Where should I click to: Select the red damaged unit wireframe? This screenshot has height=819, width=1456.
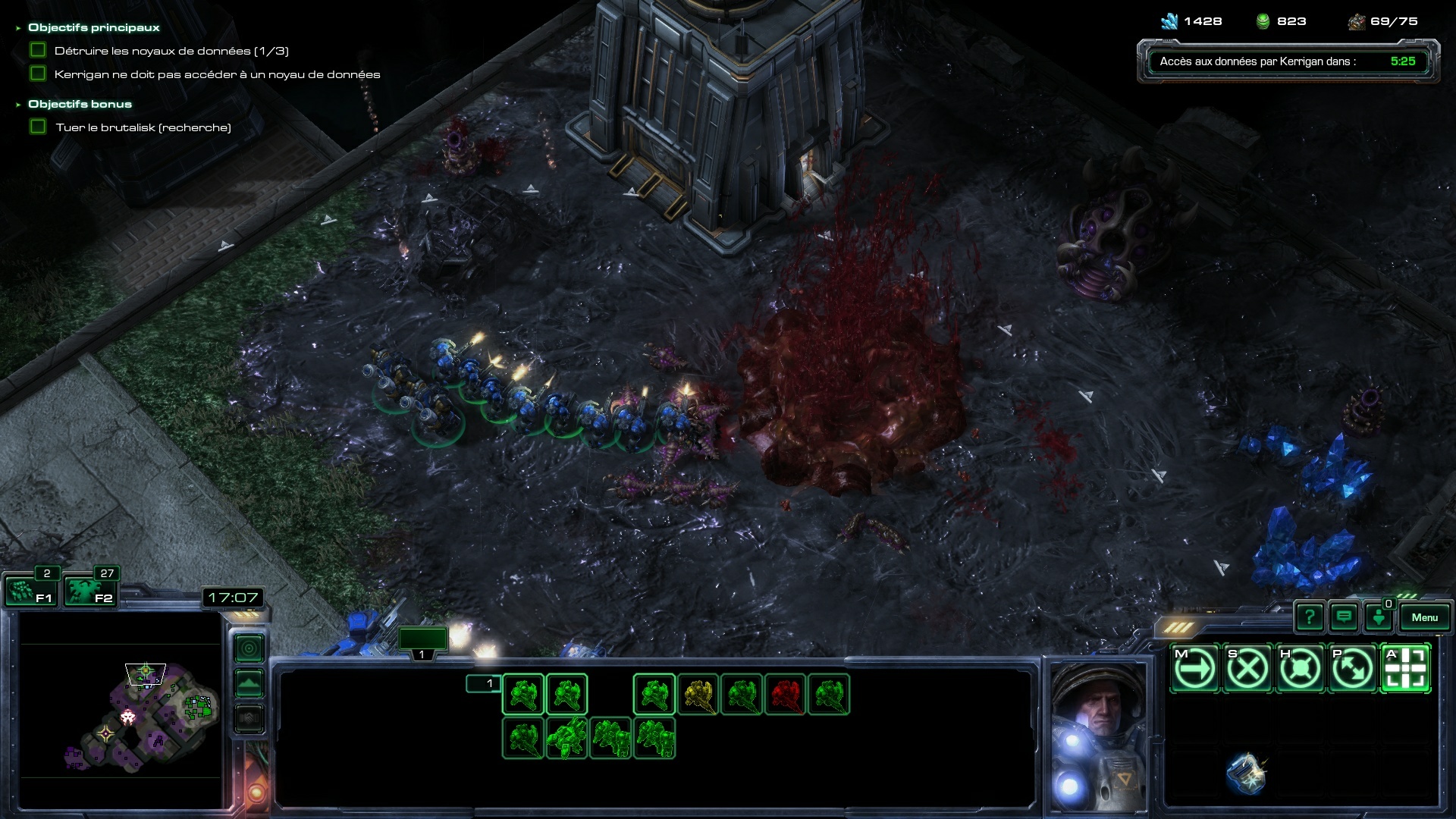786,695
